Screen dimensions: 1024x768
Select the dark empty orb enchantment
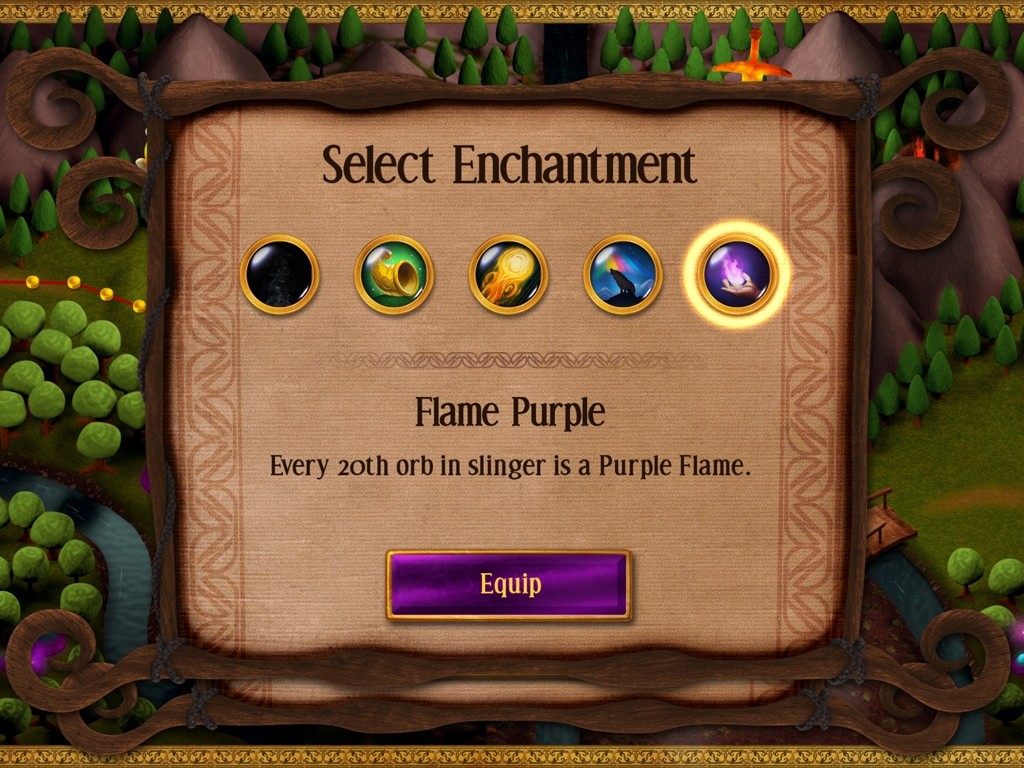tap(280, 274)
